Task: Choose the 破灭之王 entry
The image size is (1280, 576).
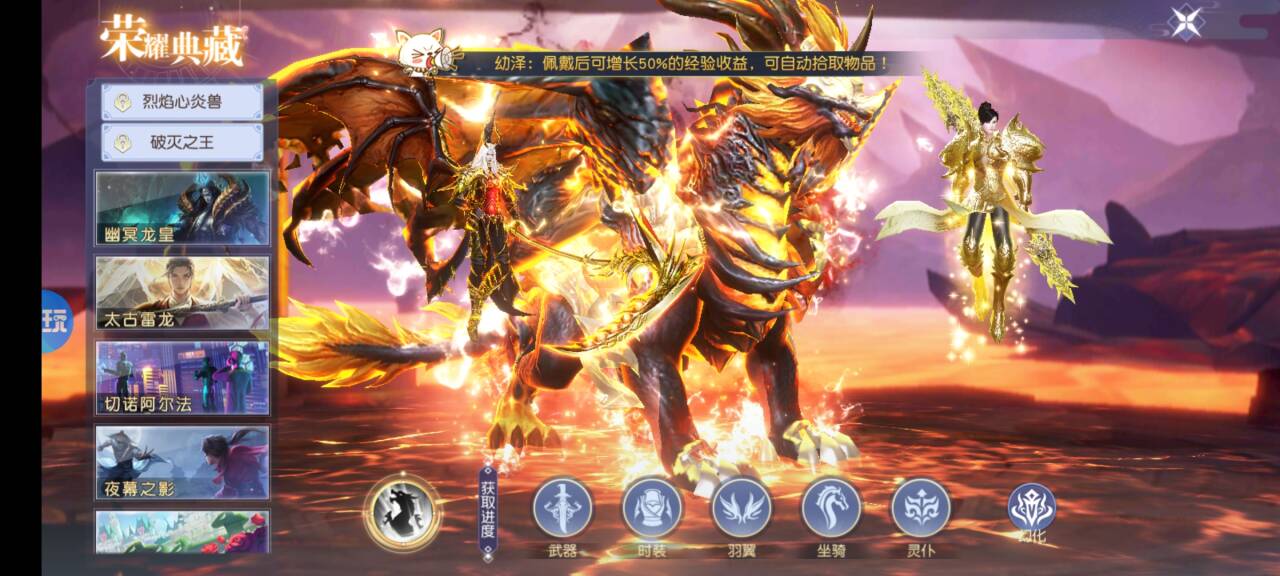Action: coord(182,142)
